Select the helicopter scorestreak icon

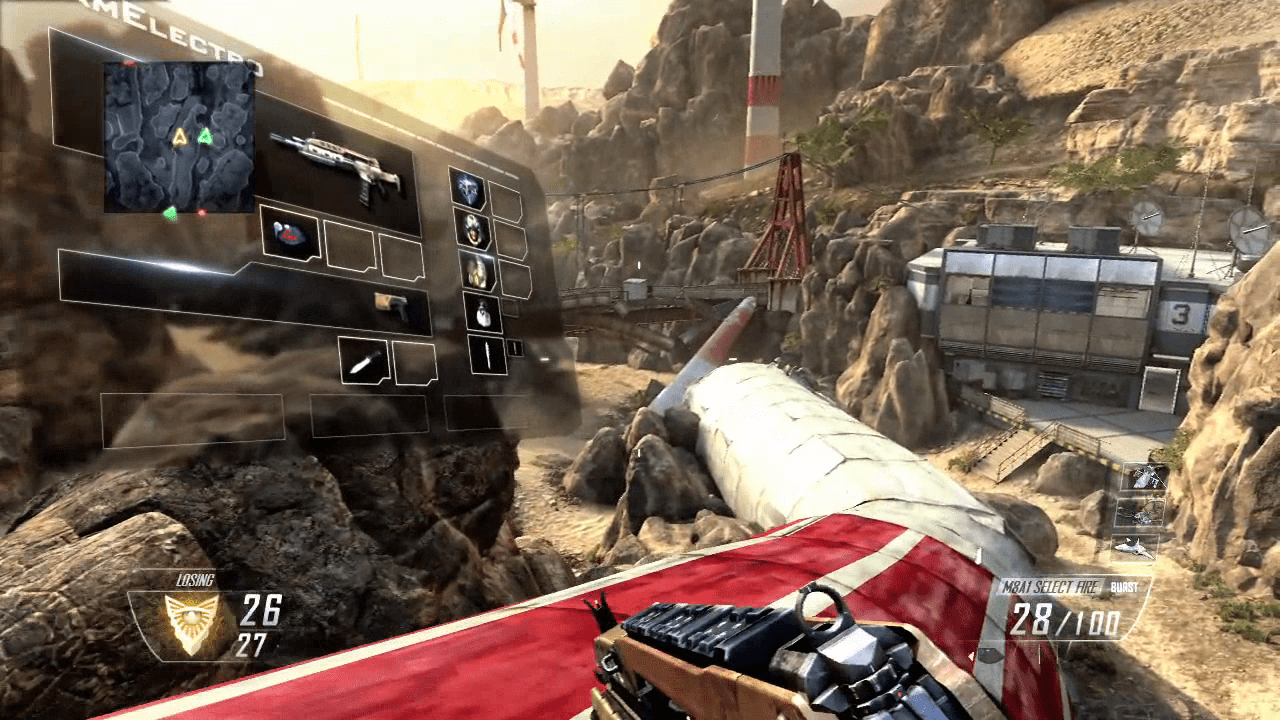tap(1145, 478)
